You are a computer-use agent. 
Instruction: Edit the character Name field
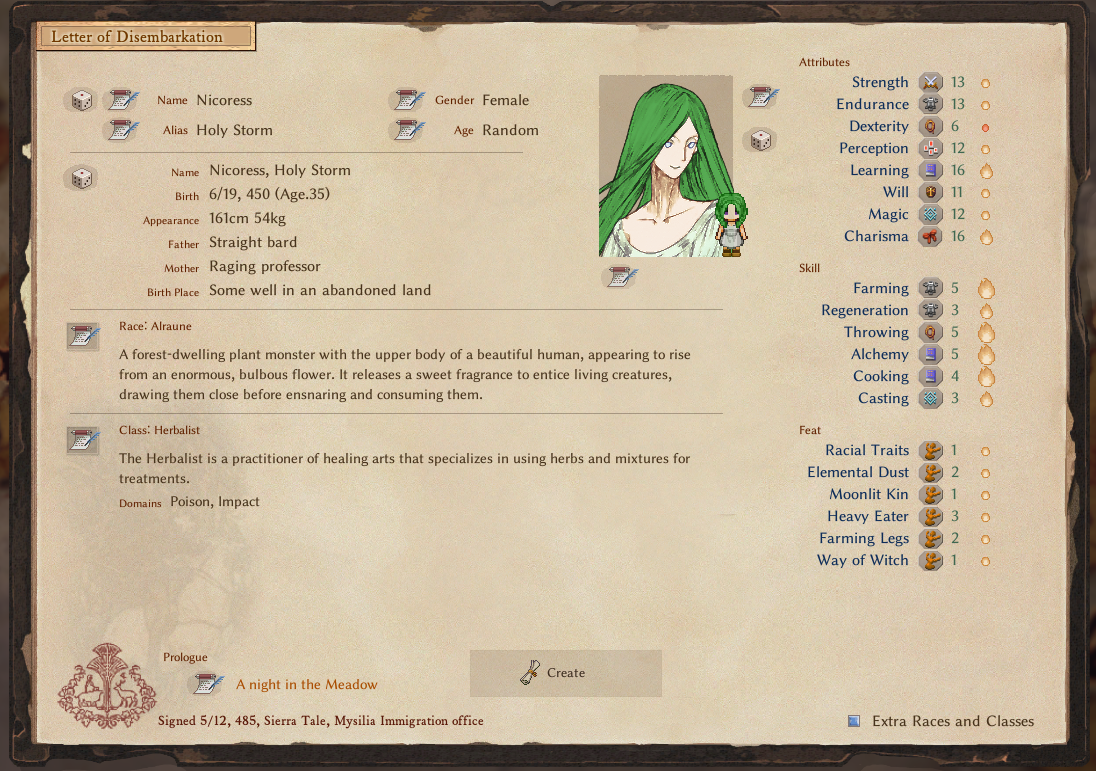tap(124, 100)
